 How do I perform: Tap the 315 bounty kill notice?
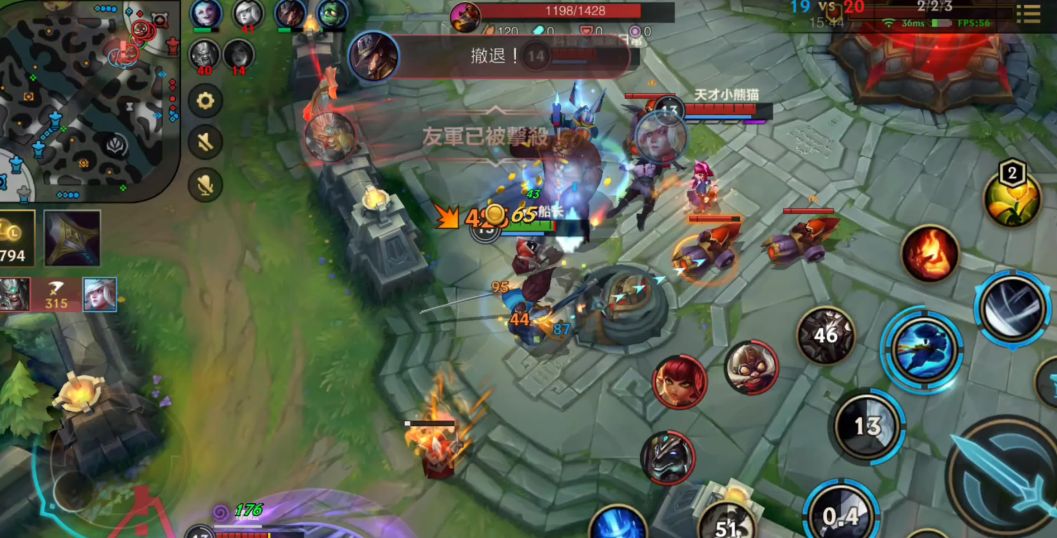point(58,295)
